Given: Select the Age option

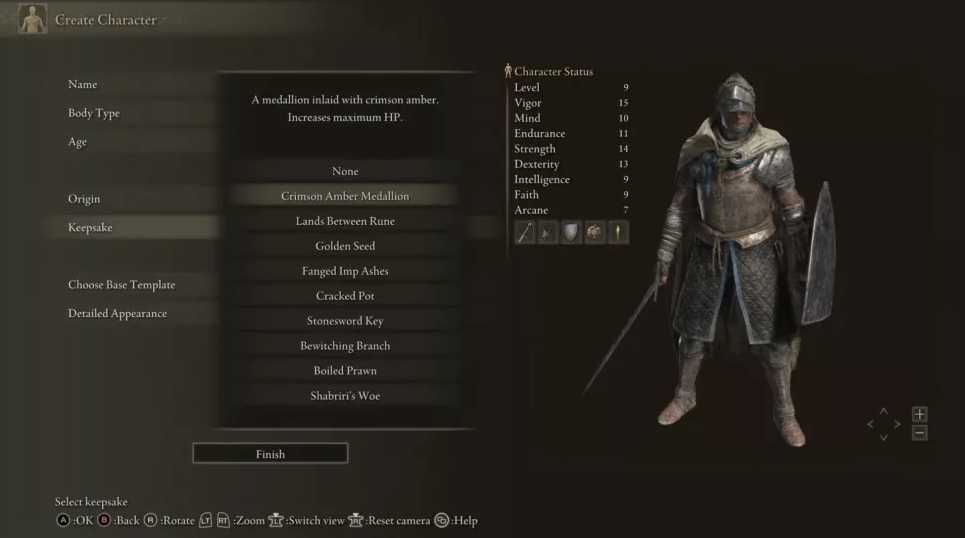Looking at the screenshot, I should (78, 142).
